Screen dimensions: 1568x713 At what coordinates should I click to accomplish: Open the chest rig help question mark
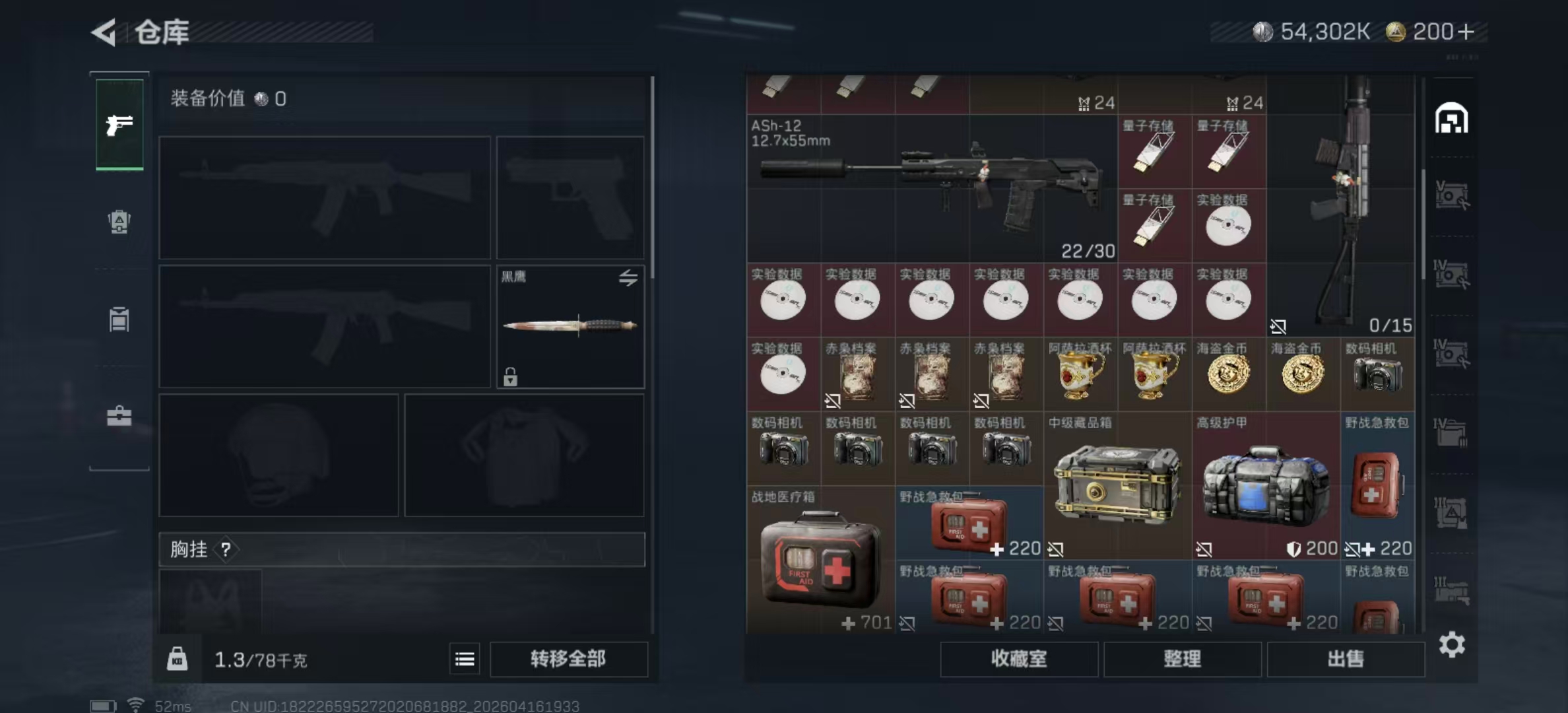226,549
